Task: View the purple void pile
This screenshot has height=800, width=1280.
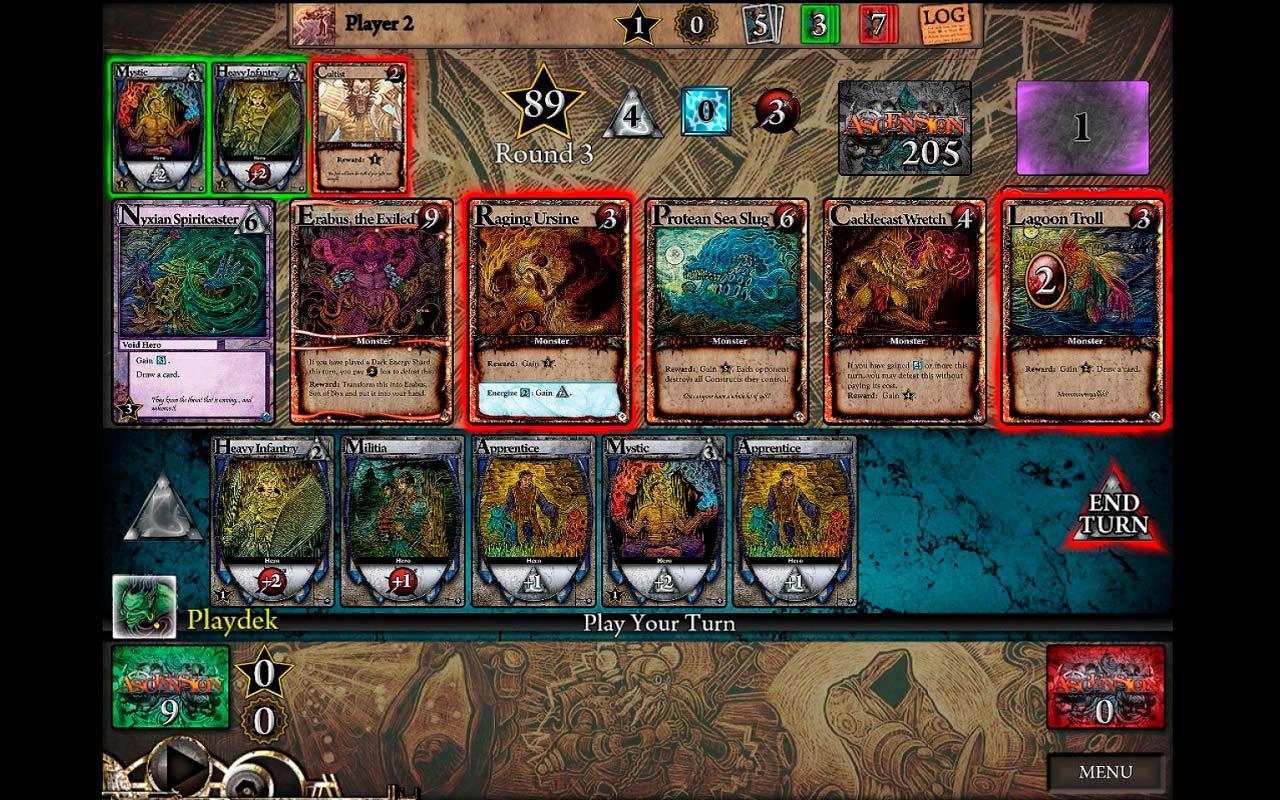Action: pyautogui.click(x=1082, y=128)
